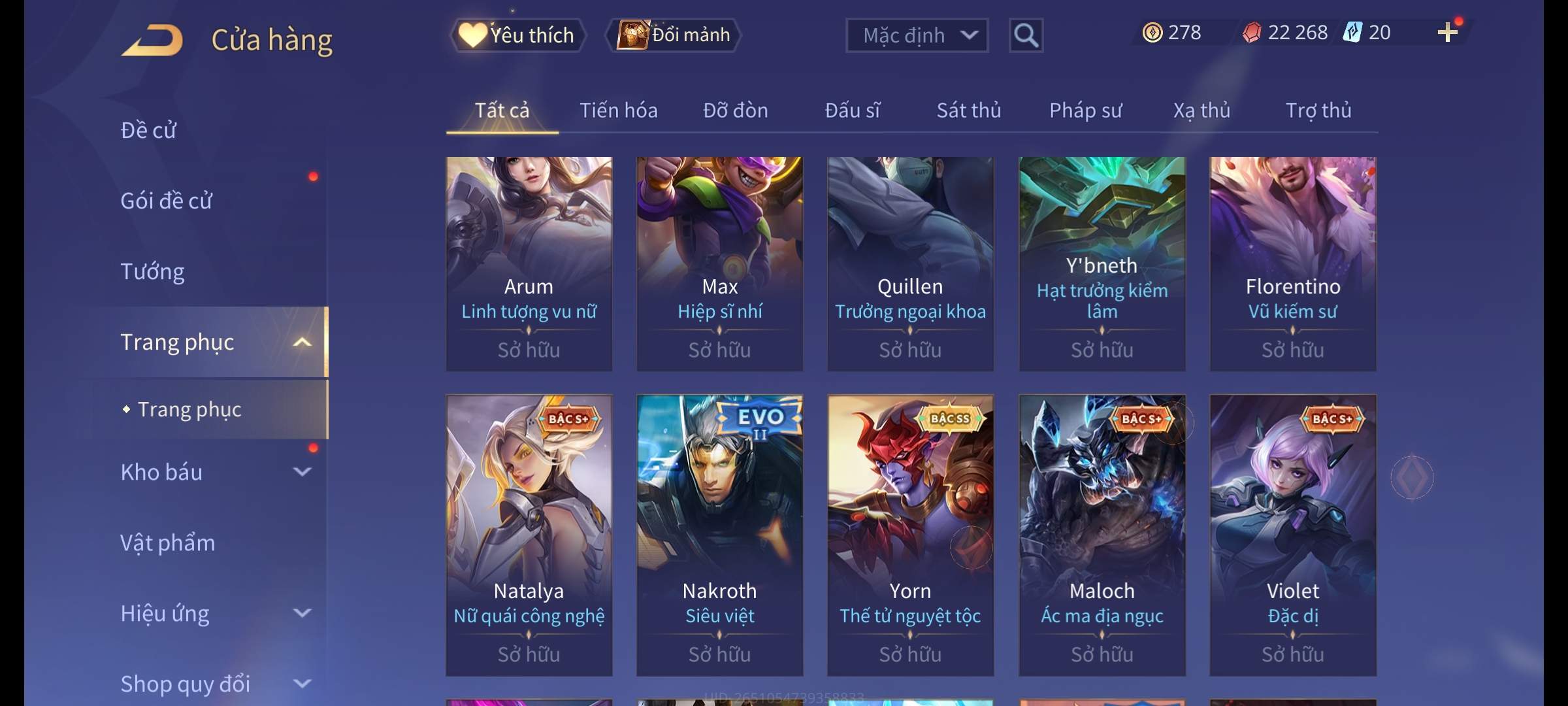Open the Tướng heroes section
The width and height of the screenshot is (1568, 706).
point(152,271)
